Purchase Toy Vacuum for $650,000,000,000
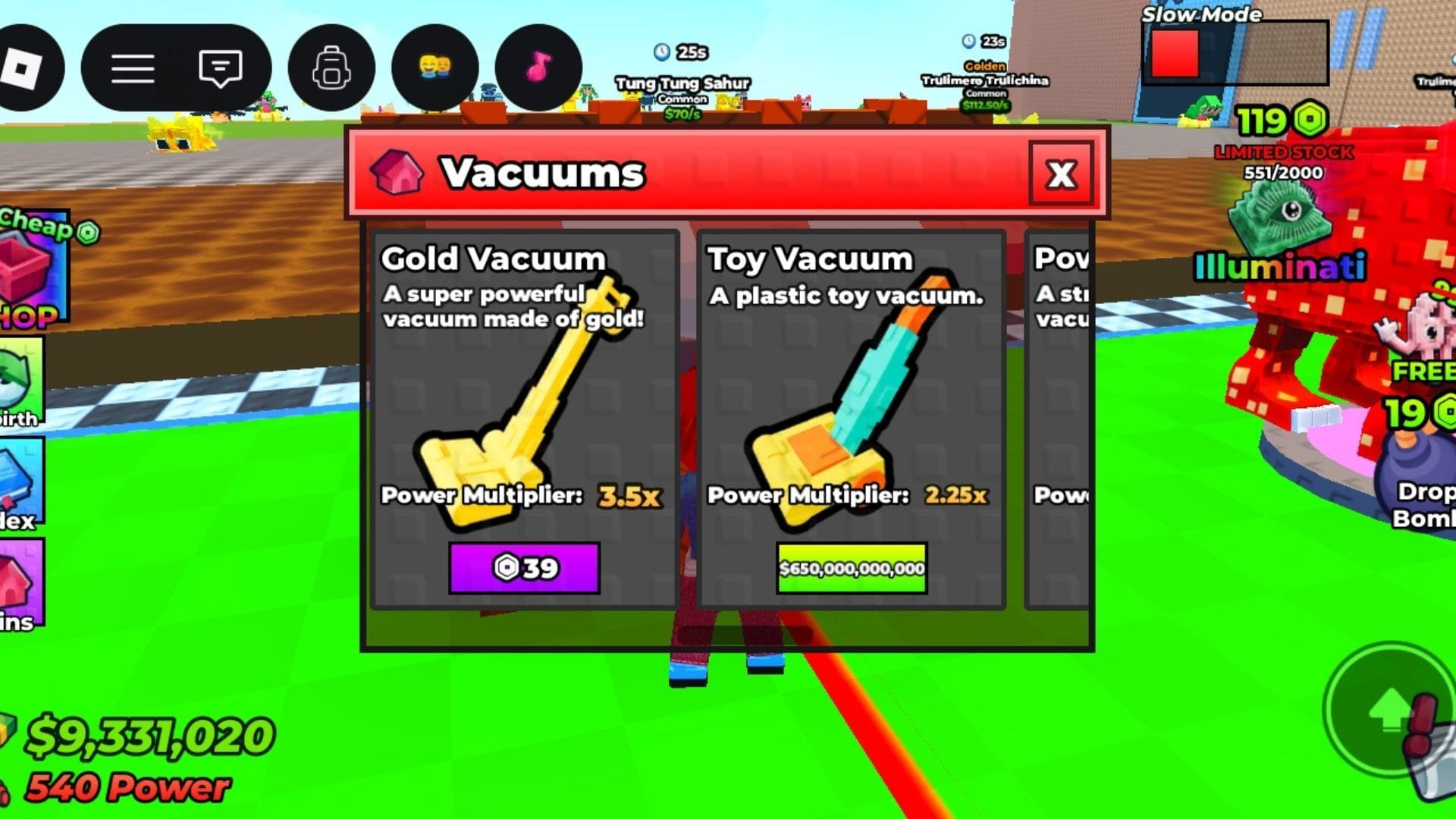This screenshot has width=1456, height=819. coord(852,567)
